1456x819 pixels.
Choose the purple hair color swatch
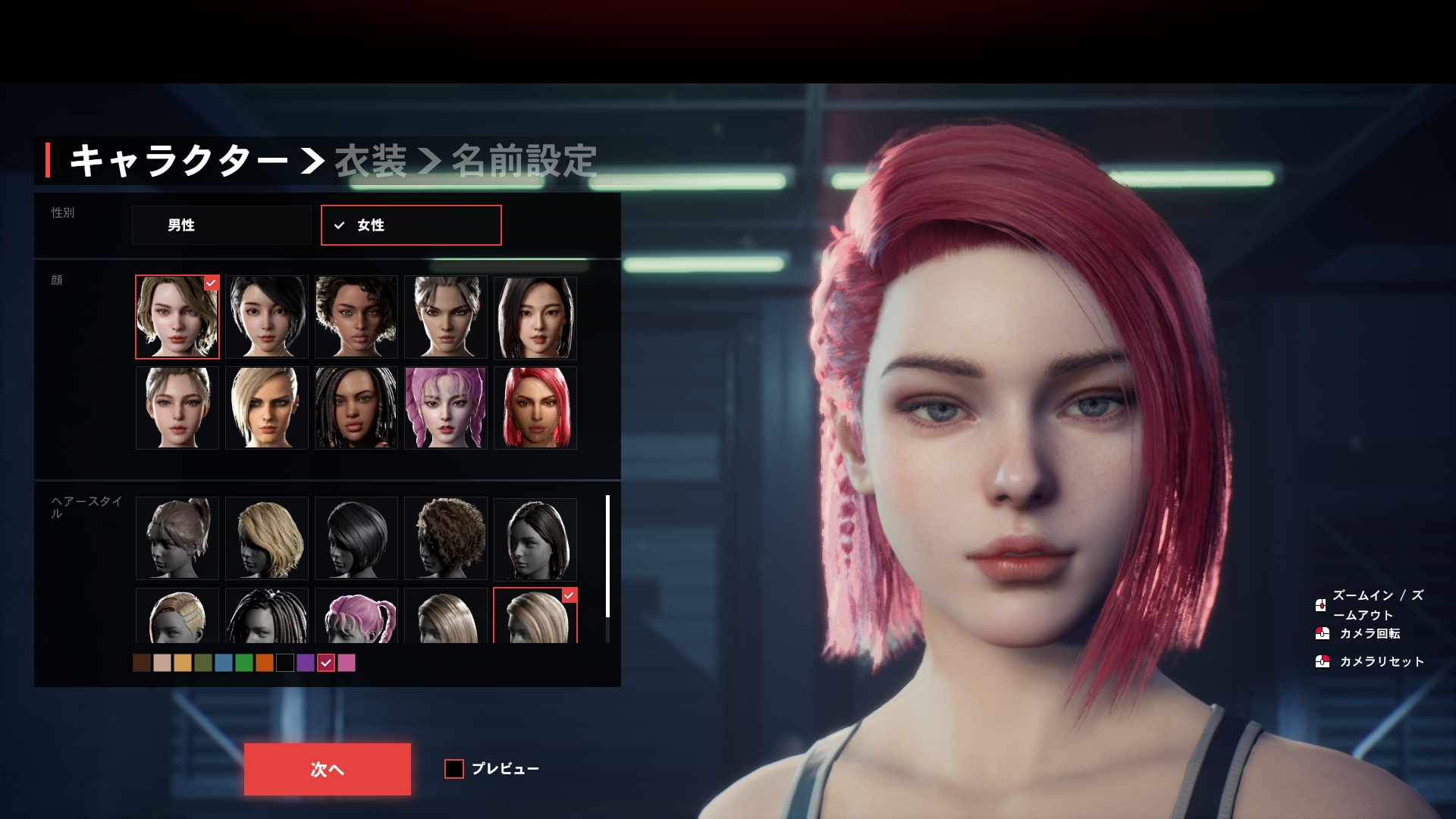coord(306,663)
